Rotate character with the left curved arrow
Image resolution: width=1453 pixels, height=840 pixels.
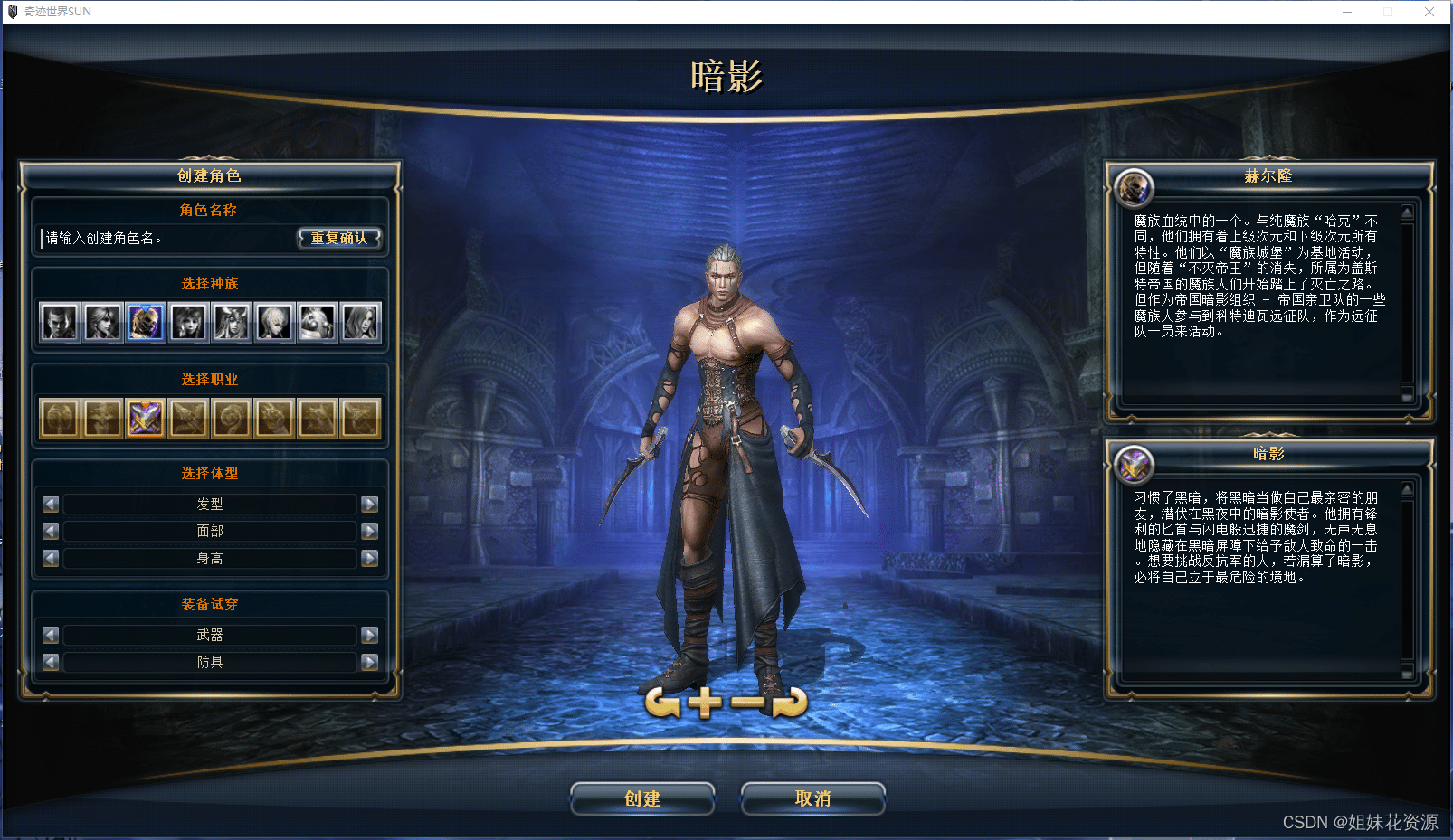click(x=663, y=703)
